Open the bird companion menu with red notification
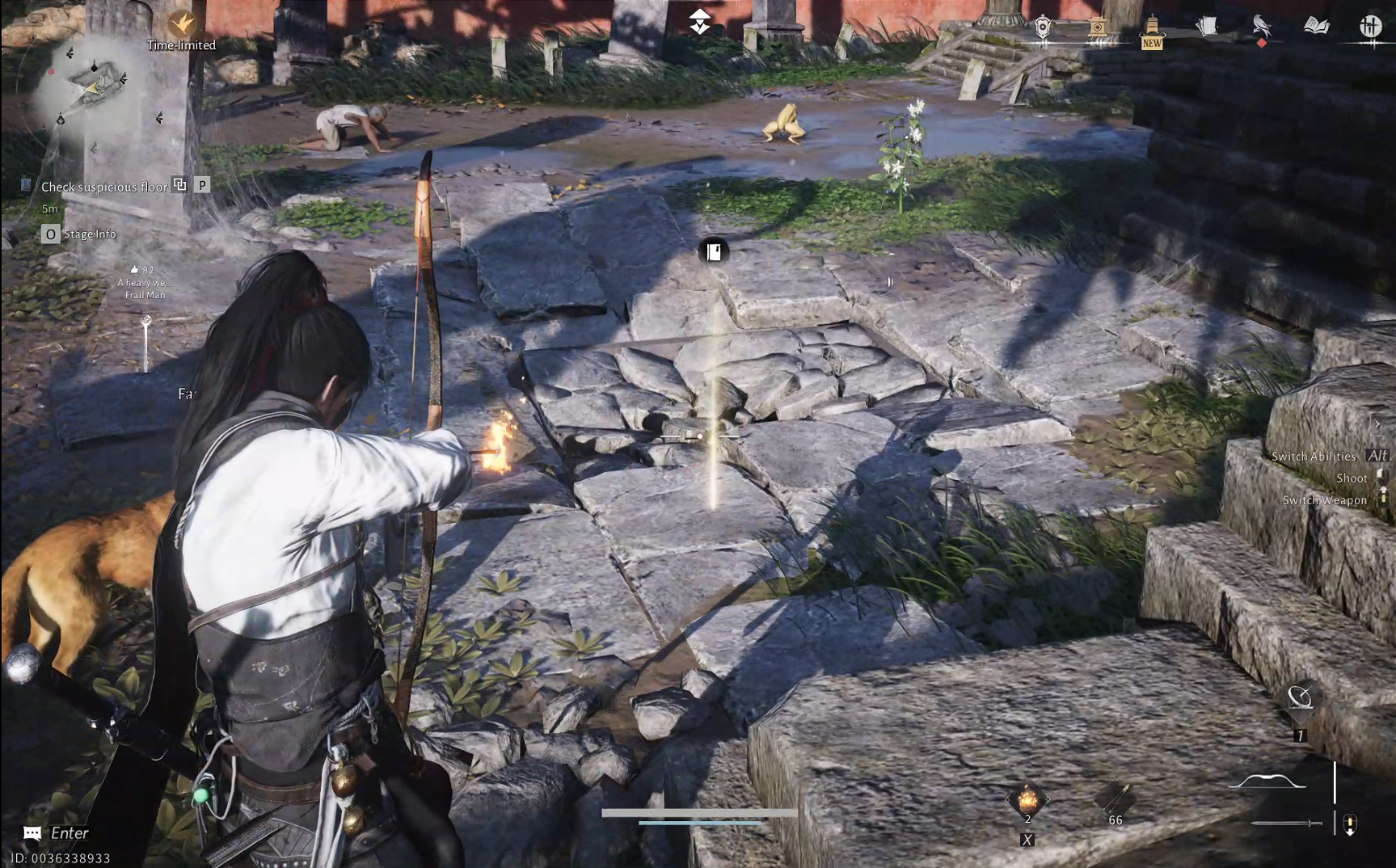The height and width of the screenshot is (868, 1396). 1263,24
